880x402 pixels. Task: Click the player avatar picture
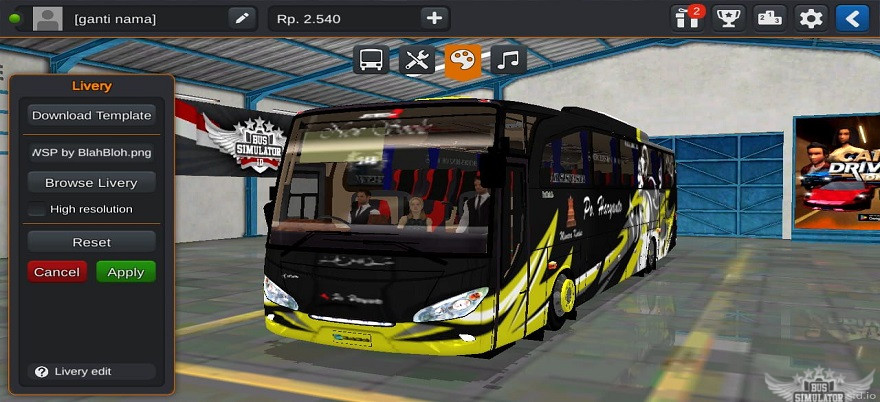pyautogui.click(x=46, y=18)
